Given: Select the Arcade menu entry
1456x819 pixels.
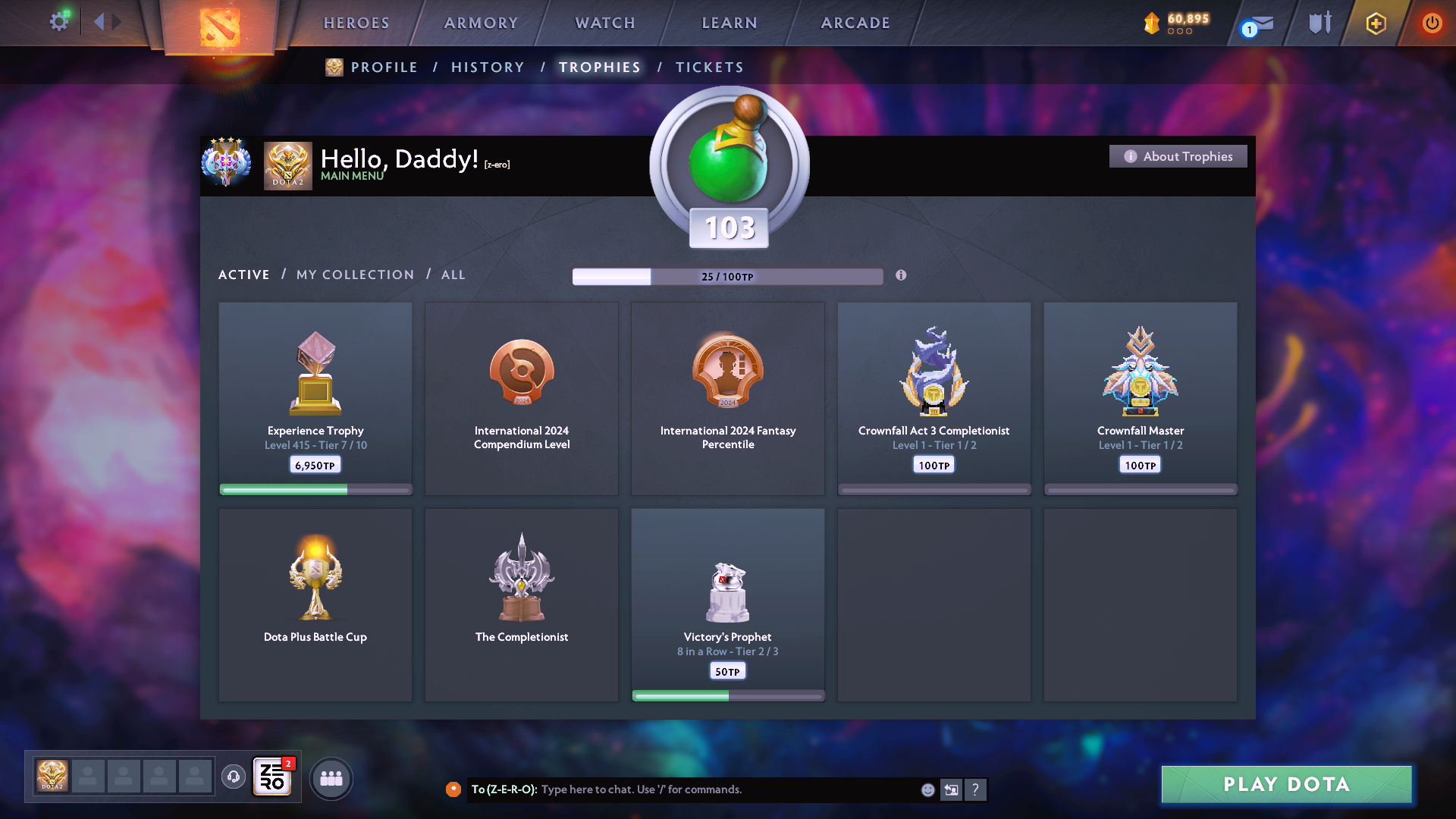Looking at the screenshot, I should point(855,24).
